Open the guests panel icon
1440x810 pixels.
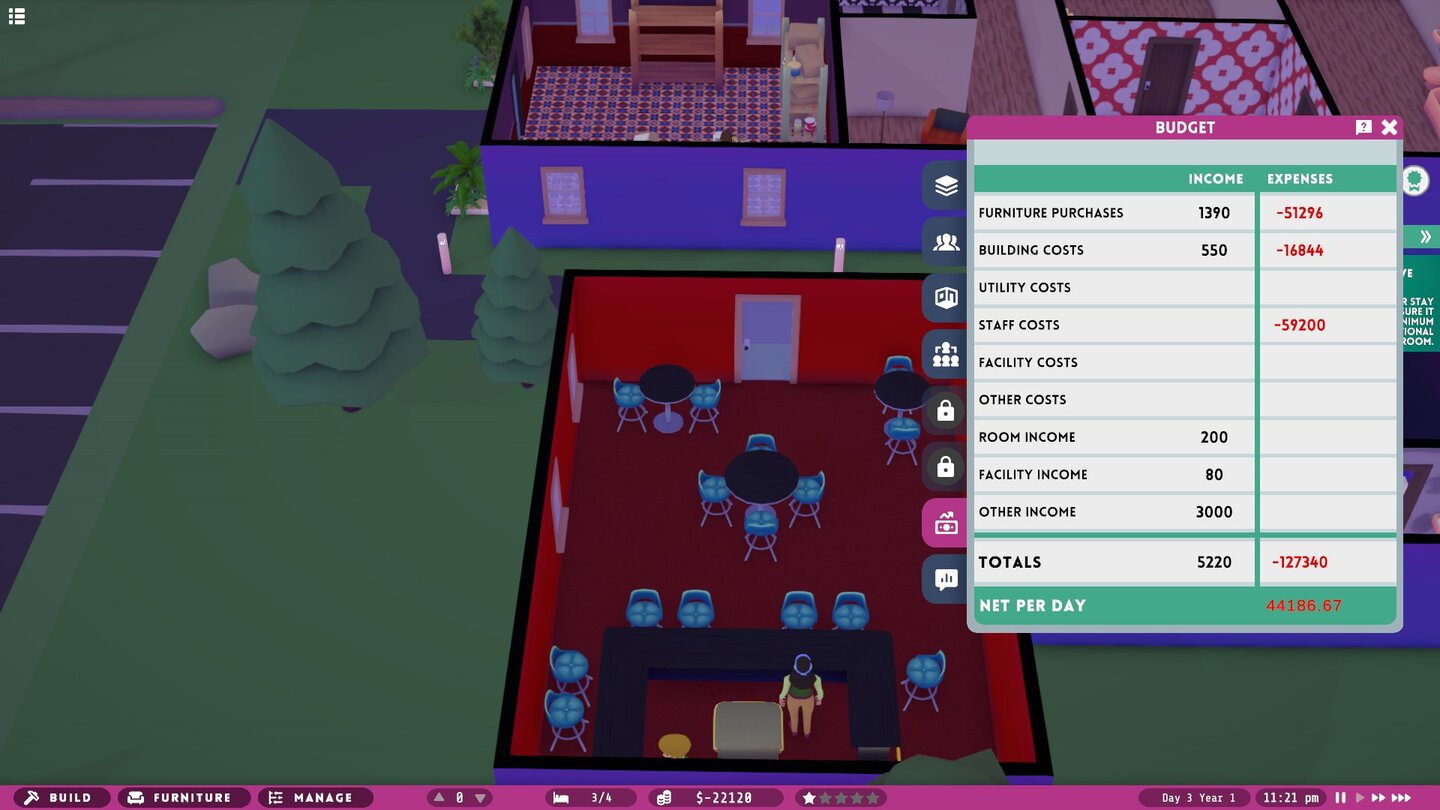pyautogui.click(x=944, y=241)
